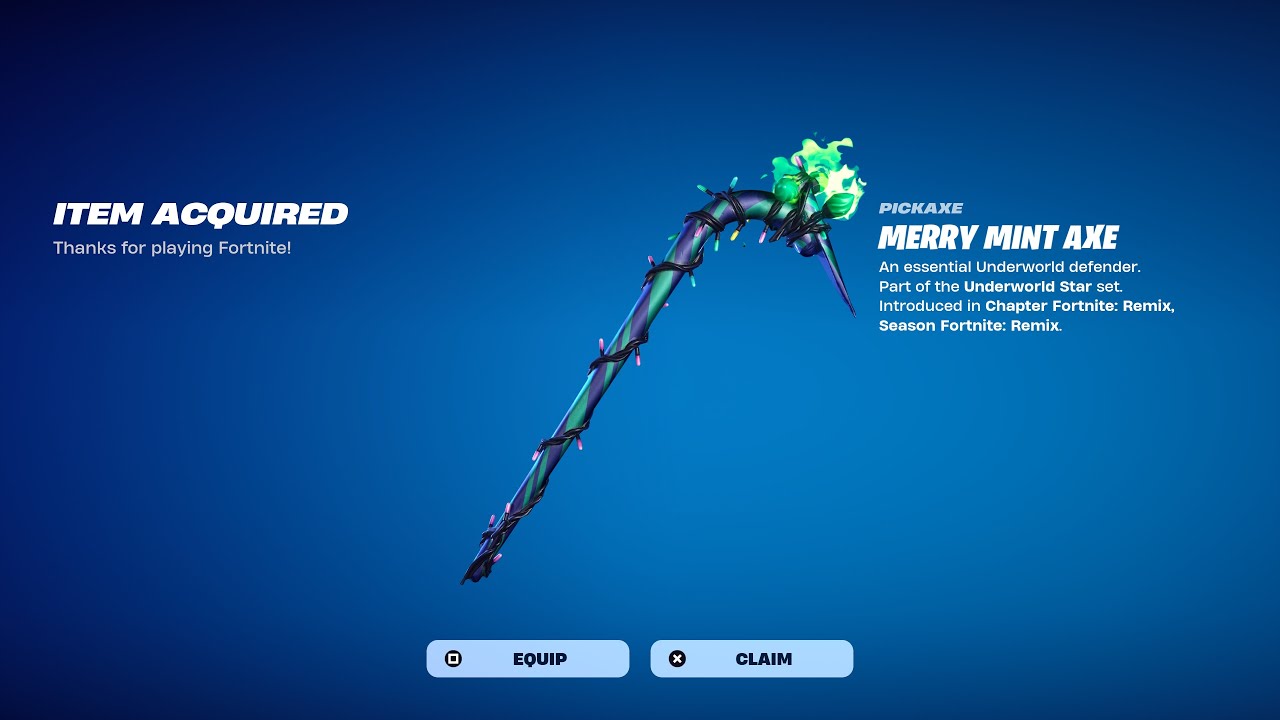The image size is (1280, 720).
Task: Click the square button prompt on EQUIP
Action: pos(455,658)
